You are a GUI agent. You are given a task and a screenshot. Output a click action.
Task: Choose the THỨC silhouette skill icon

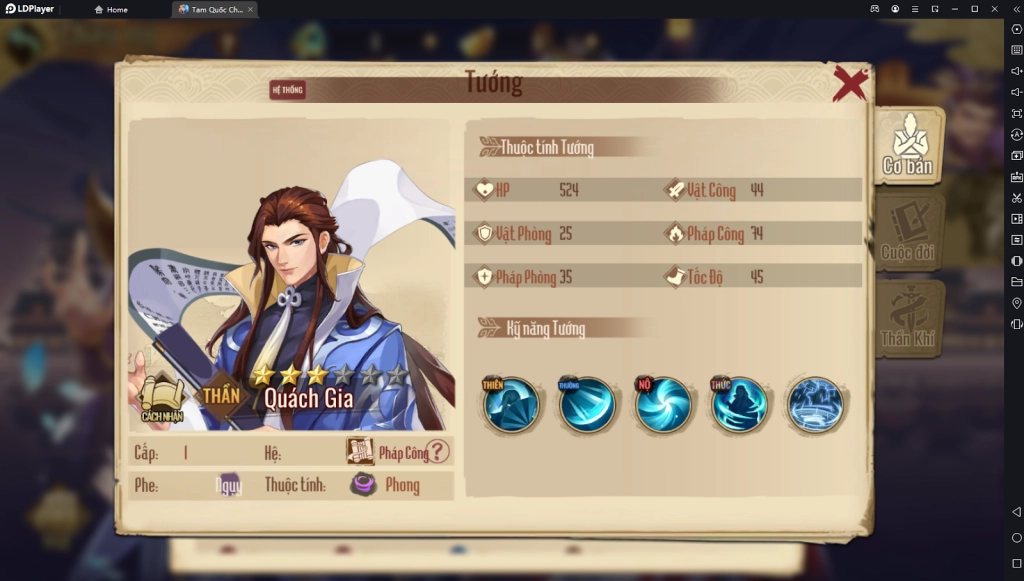point(738,404)
